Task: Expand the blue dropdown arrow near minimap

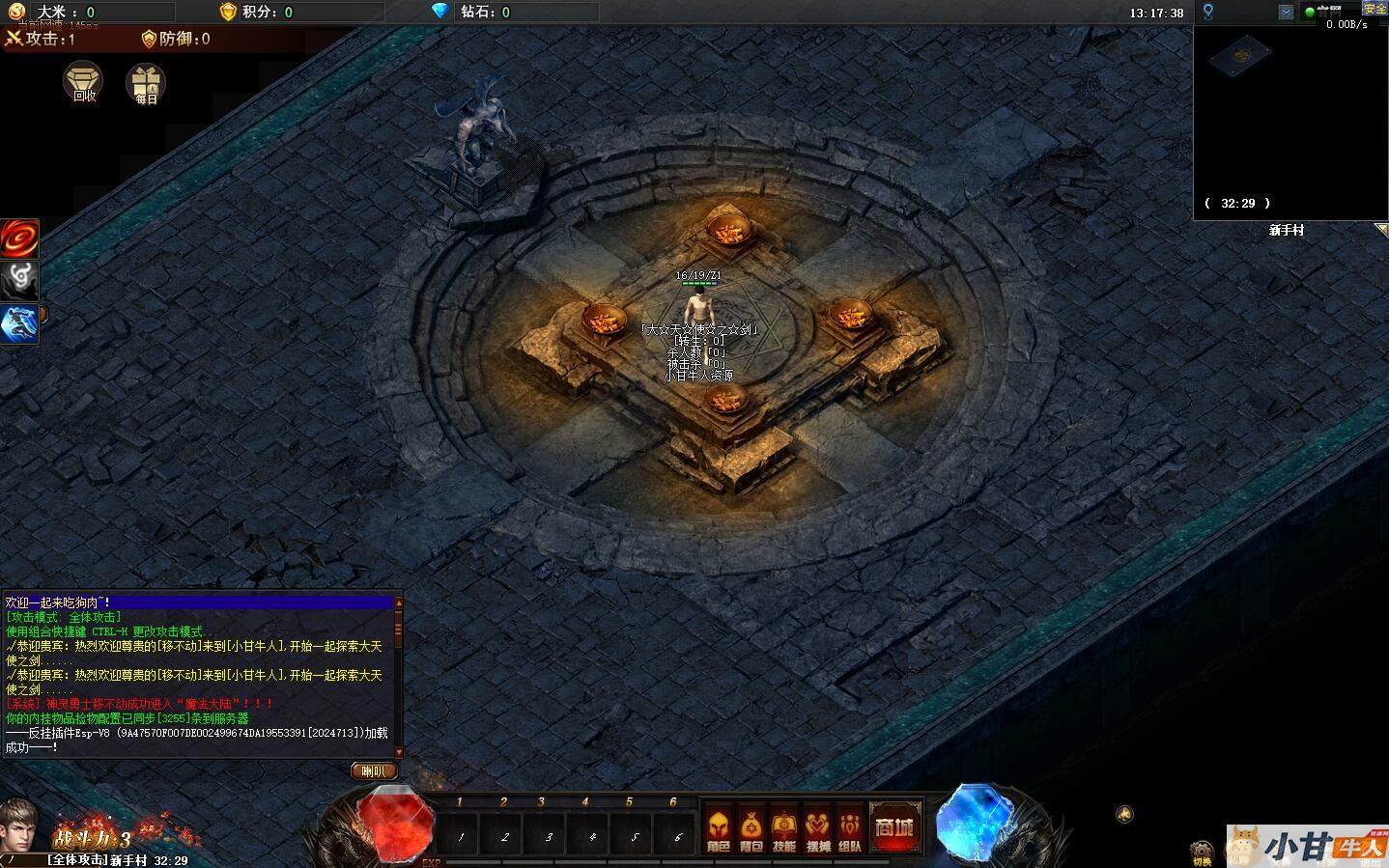Action: coord(1286,12)
